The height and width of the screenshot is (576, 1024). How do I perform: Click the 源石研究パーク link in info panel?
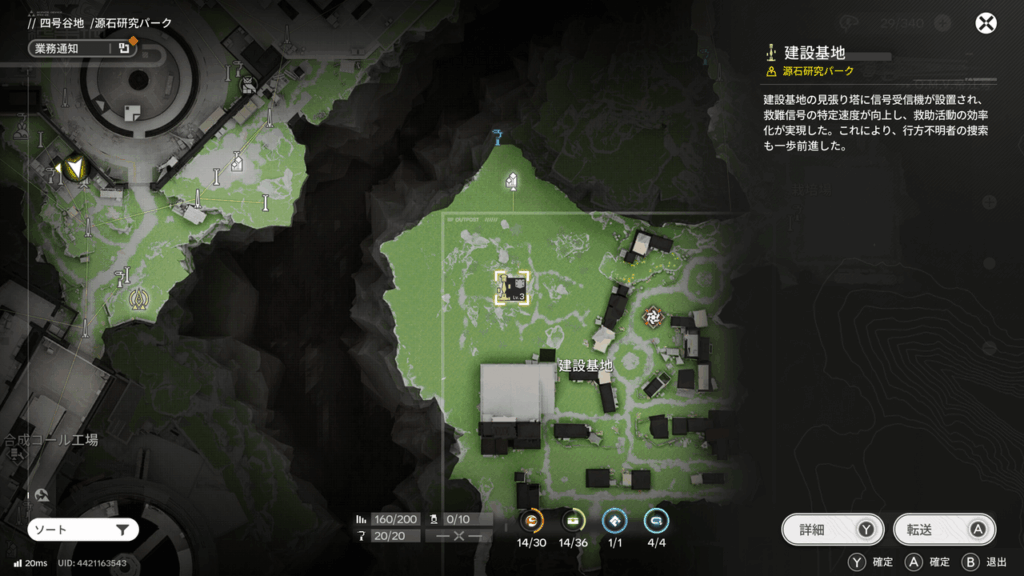coord(817,72)
